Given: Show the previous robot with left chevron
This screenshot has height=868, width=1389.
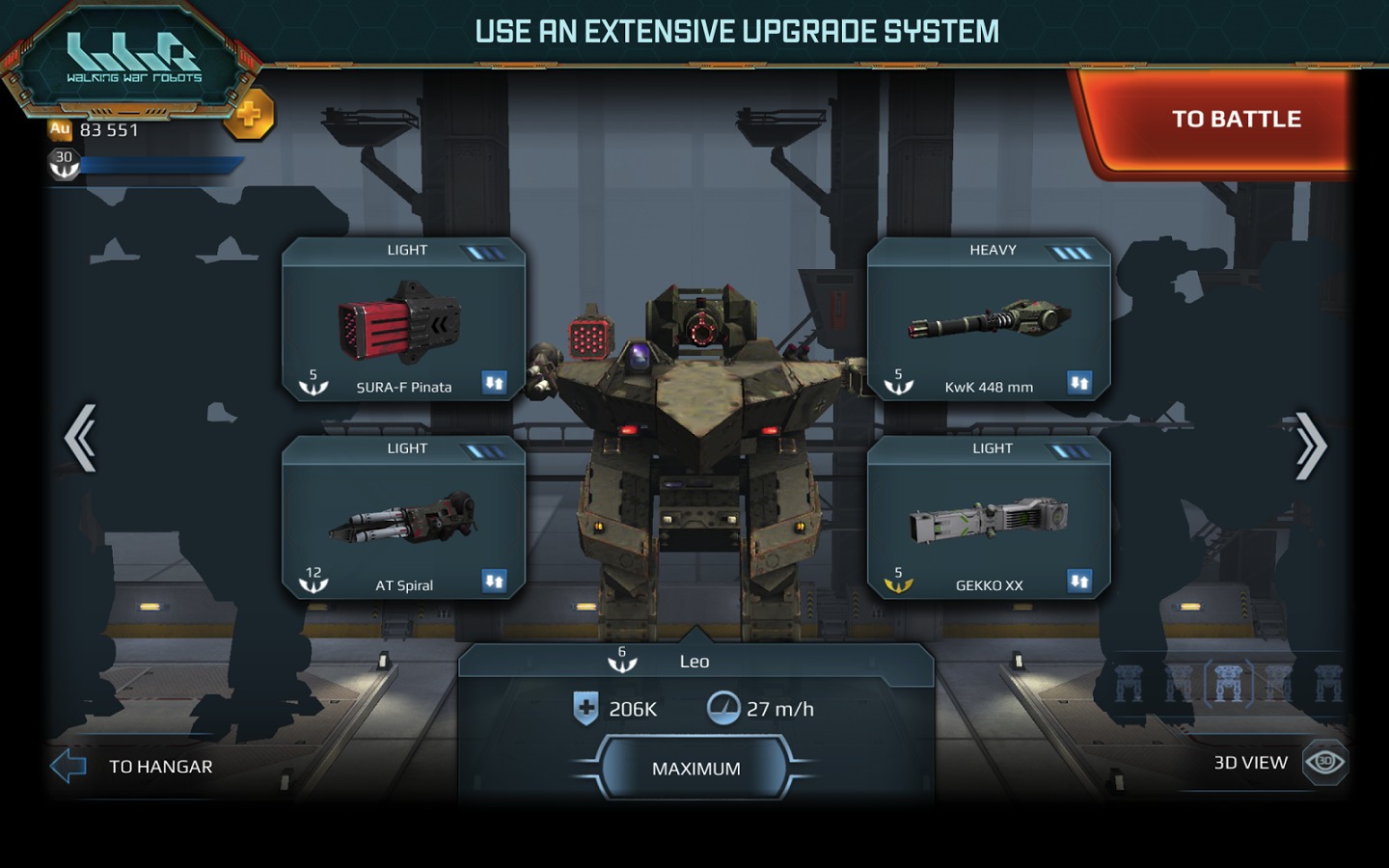Looking at the screenshot, I should coord(81,439).
